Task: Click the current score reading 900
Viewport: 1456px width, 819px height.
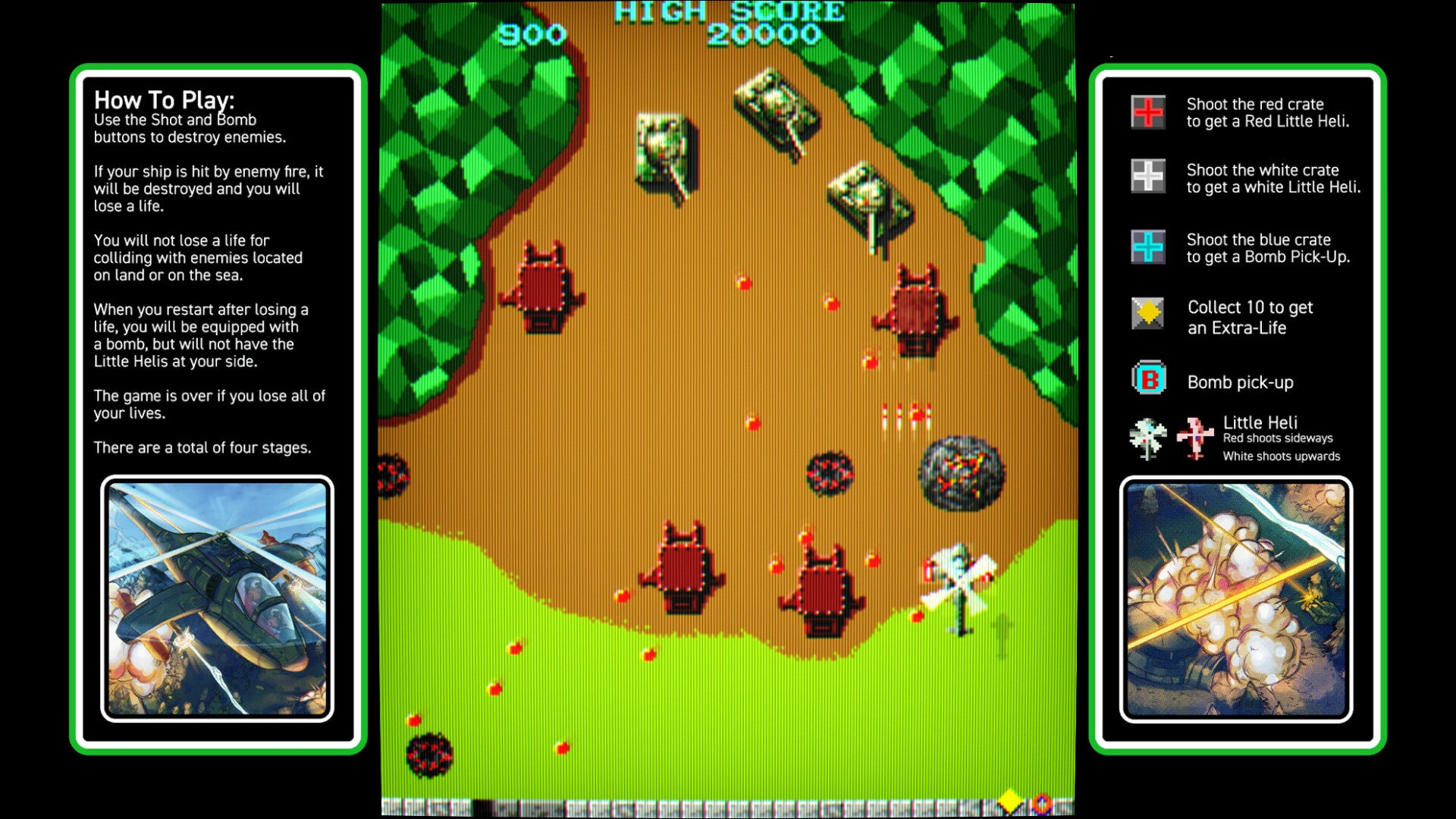Action: click(x=531, y=33)
